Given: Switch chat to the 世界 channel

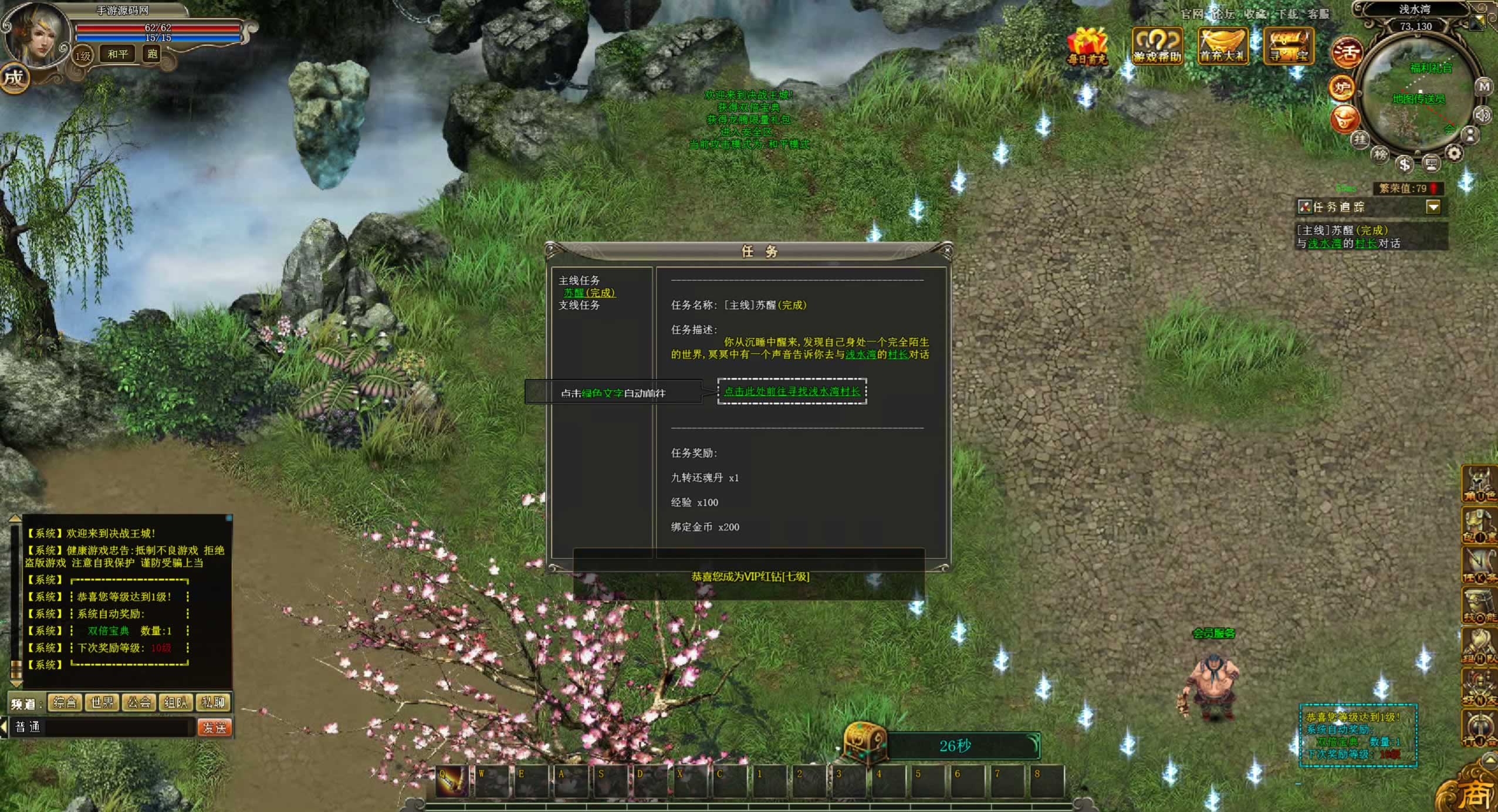Looking at the screenshot, I should tap(102, 702).
